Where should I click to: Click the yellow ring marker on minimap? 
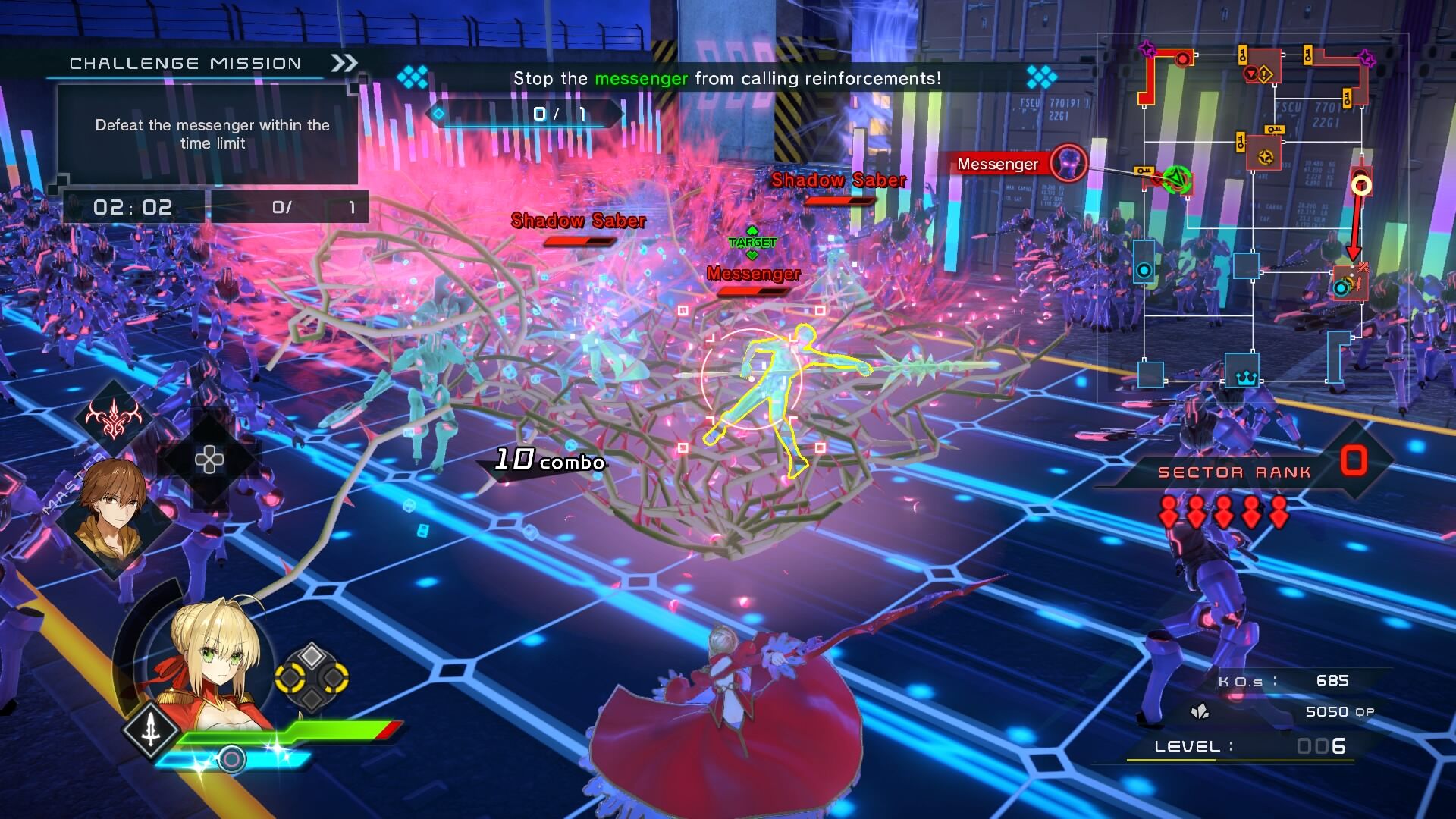point(1361,185)
